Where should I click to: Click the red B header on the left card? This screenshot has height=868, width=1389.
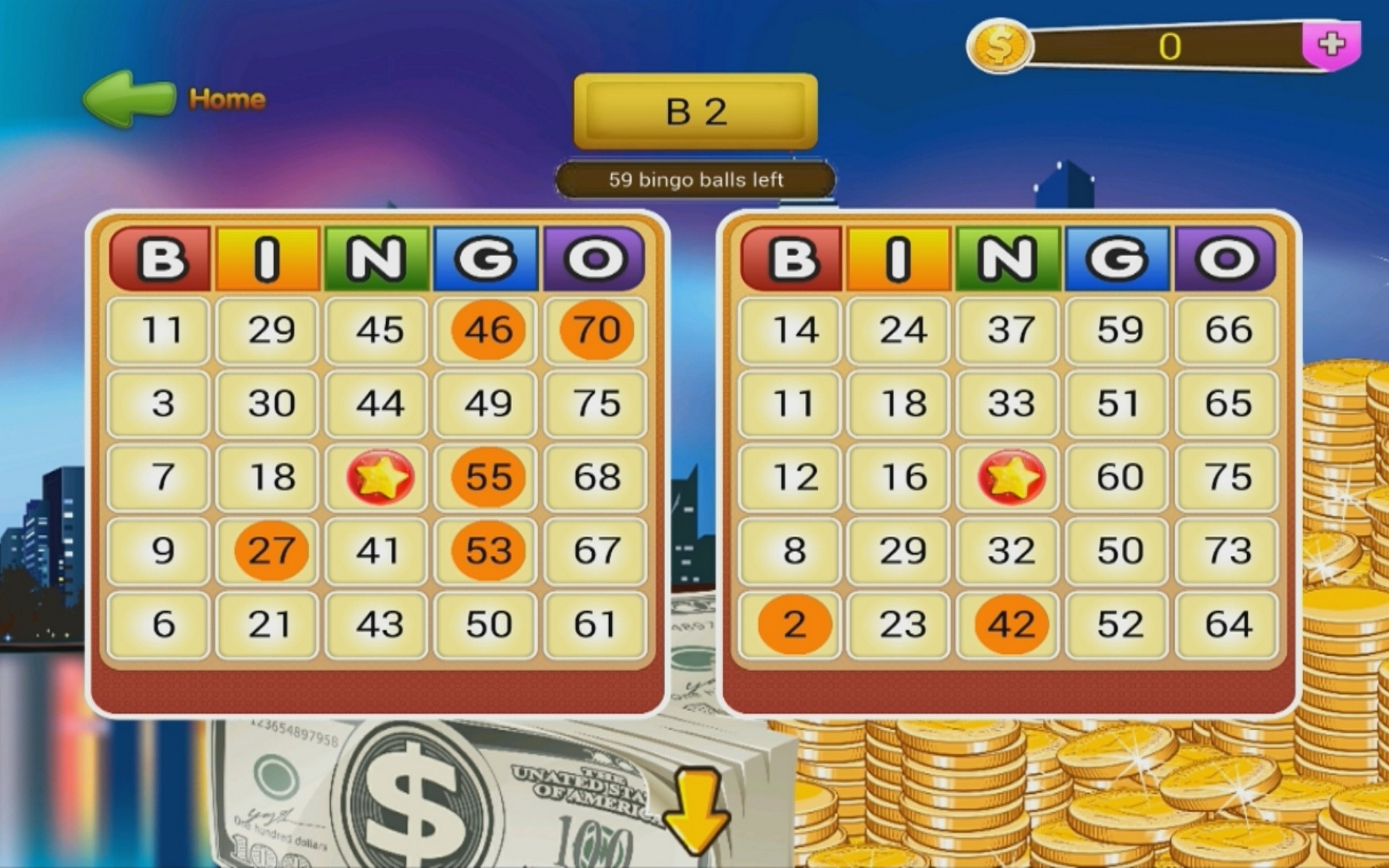click(162, 258)
